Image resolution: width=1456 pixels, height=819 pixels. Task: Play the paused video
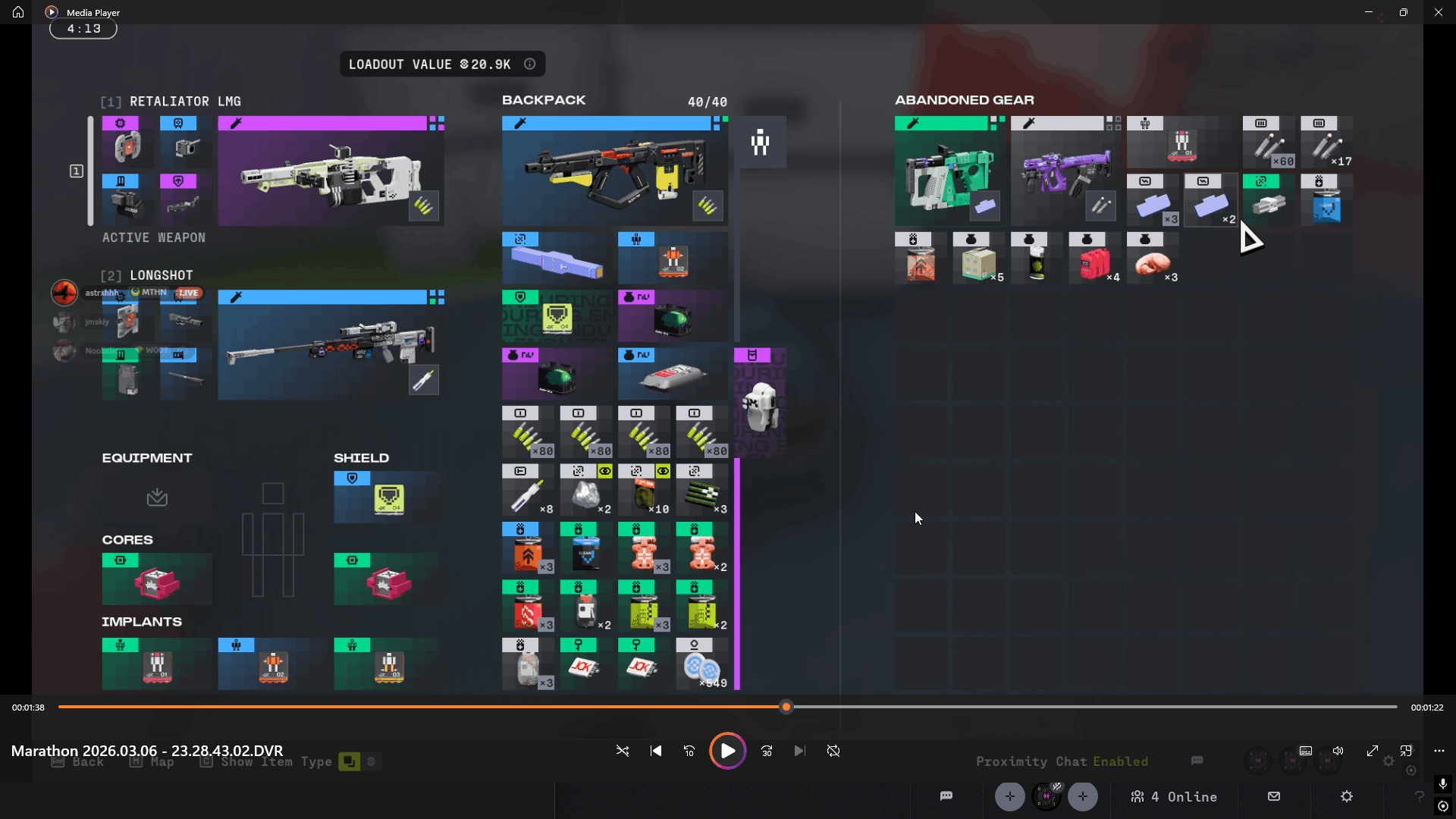727,751
